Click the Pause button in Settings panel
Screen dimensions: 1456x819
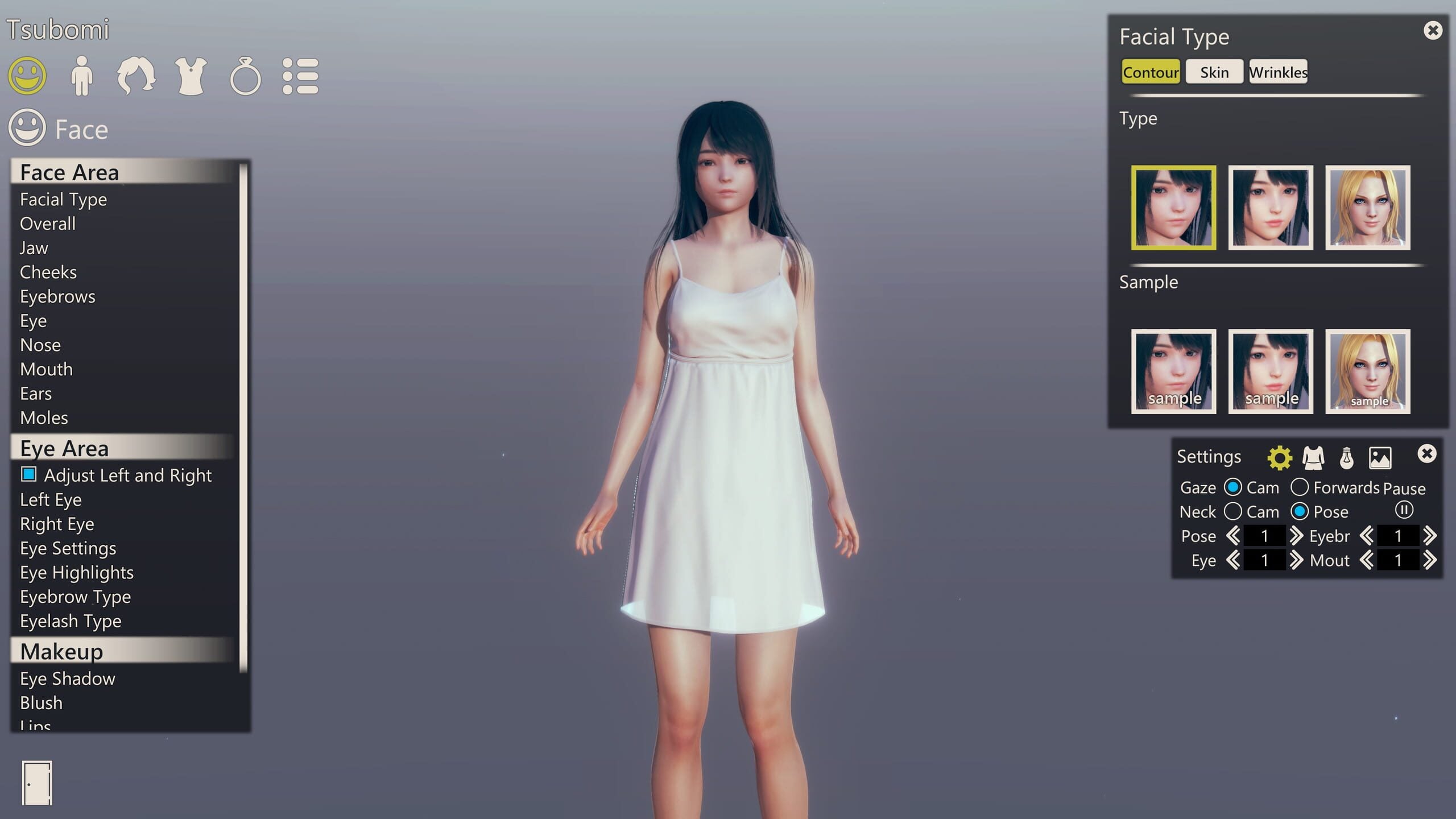click(x=1404, y=511)
